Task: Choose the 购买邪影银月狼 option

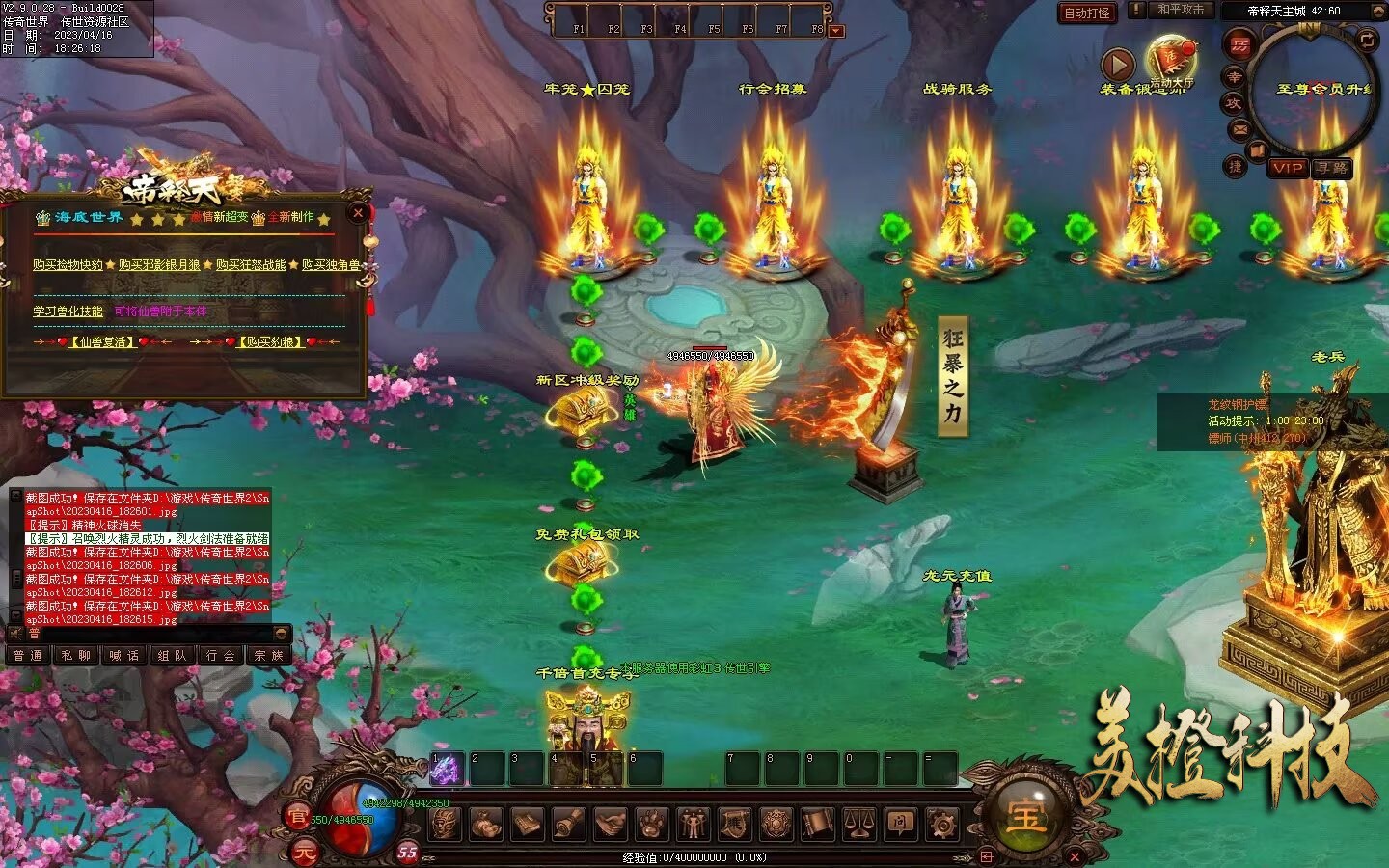Action: point(159,264)
